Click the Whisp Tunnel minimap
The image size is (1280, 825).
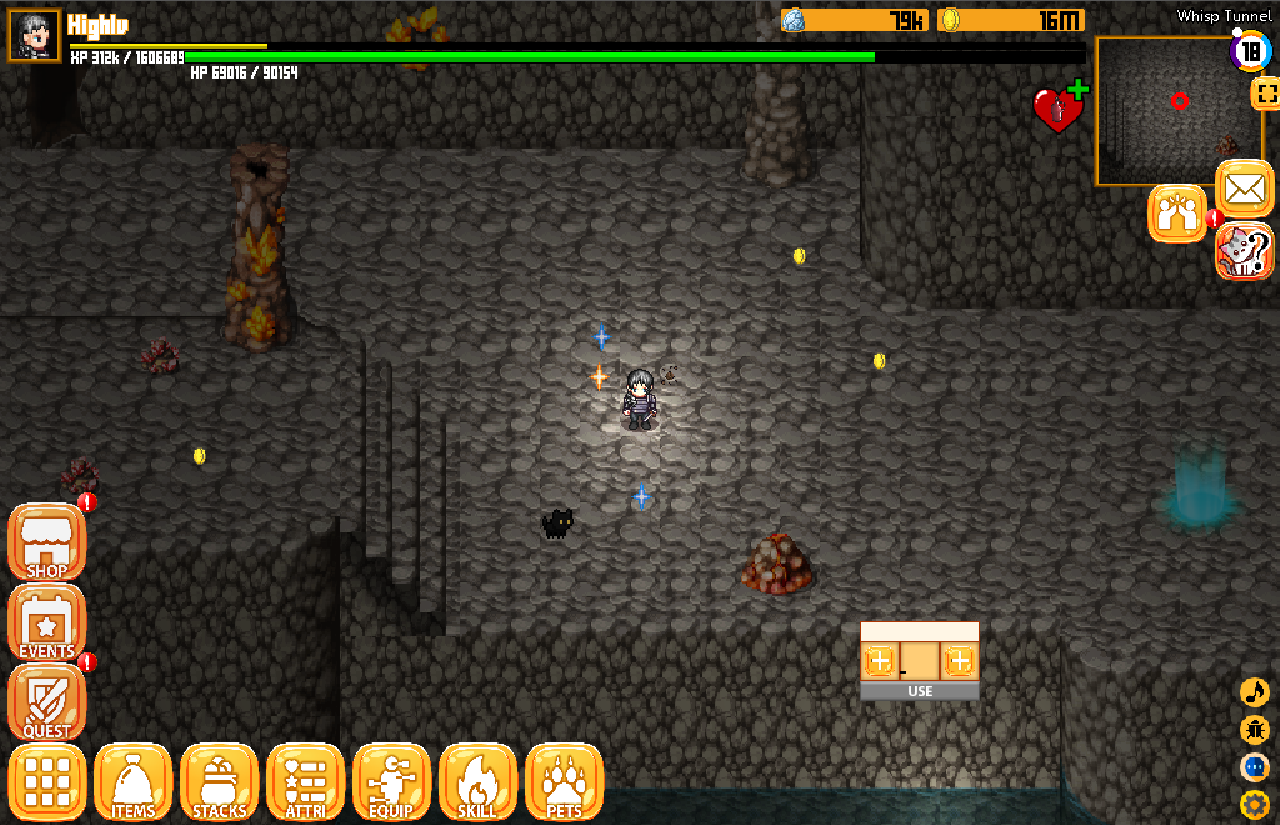point(1166,111)
